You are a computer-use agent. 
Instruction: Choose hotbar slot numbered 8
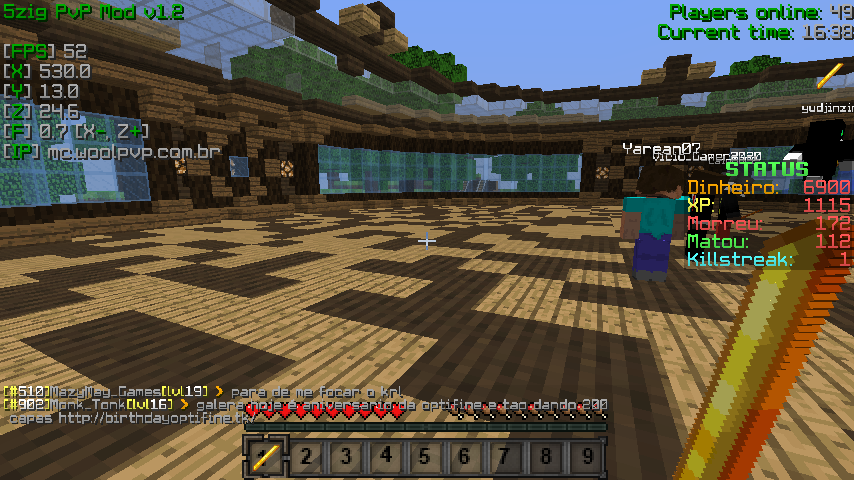[x=545, y=458]
